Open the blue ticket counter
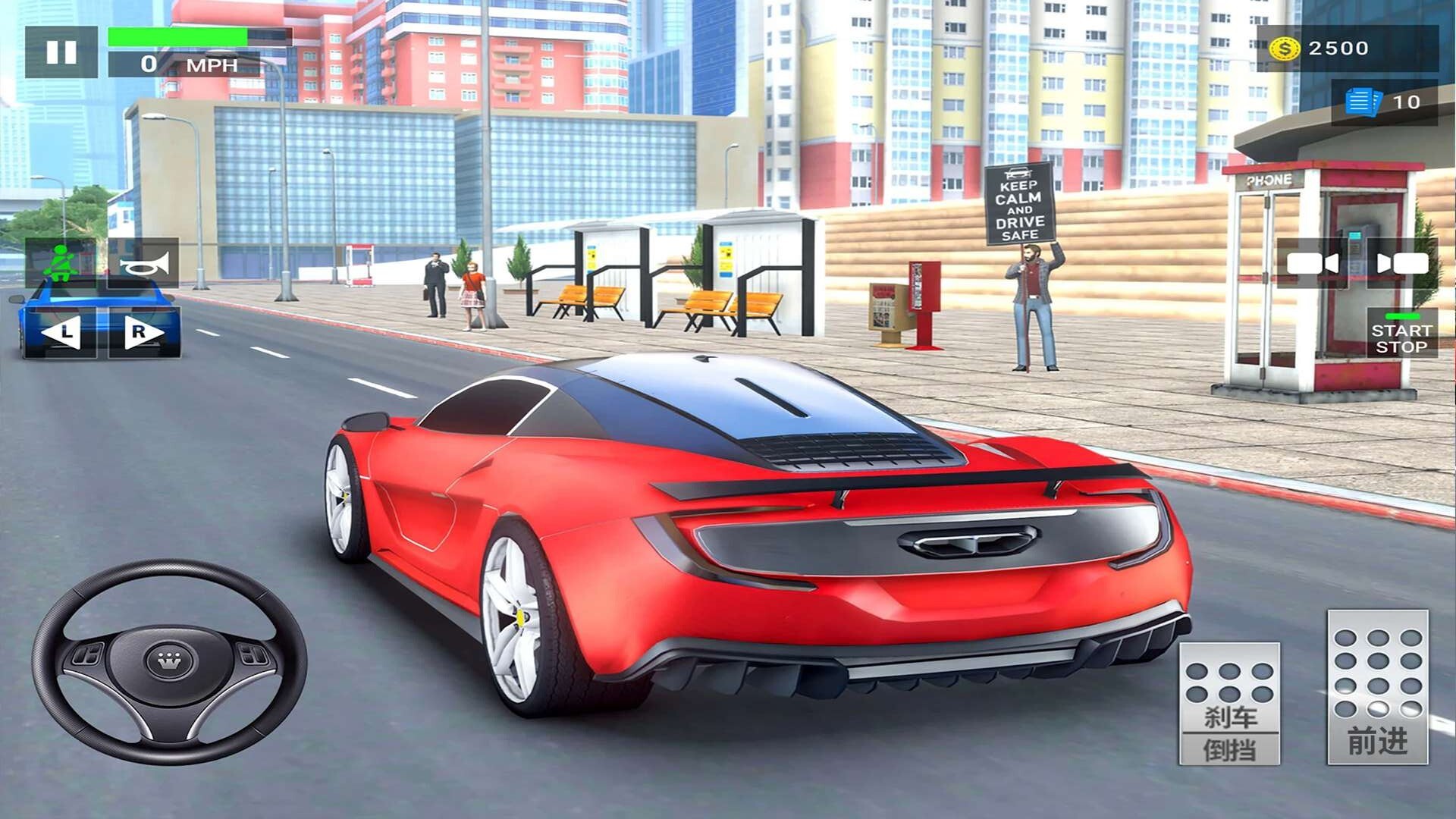 (x=1383, y=102)
